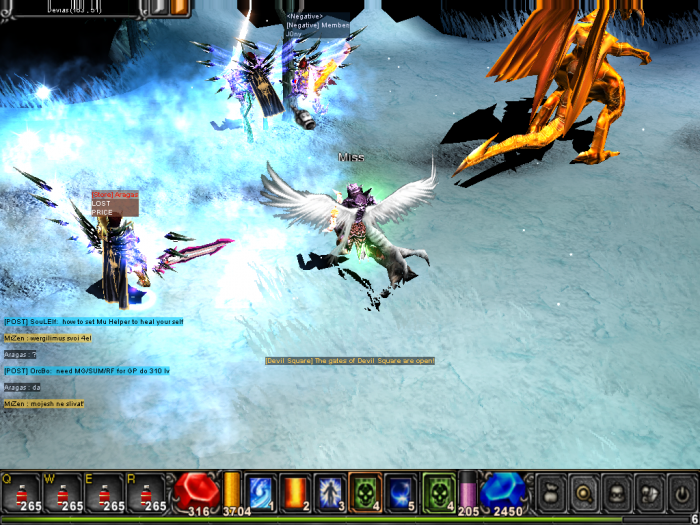This screenshot has width=700, height=525.
Task: Activate the blue swirl skill numbered 1
Action: [x=261, y=492]
